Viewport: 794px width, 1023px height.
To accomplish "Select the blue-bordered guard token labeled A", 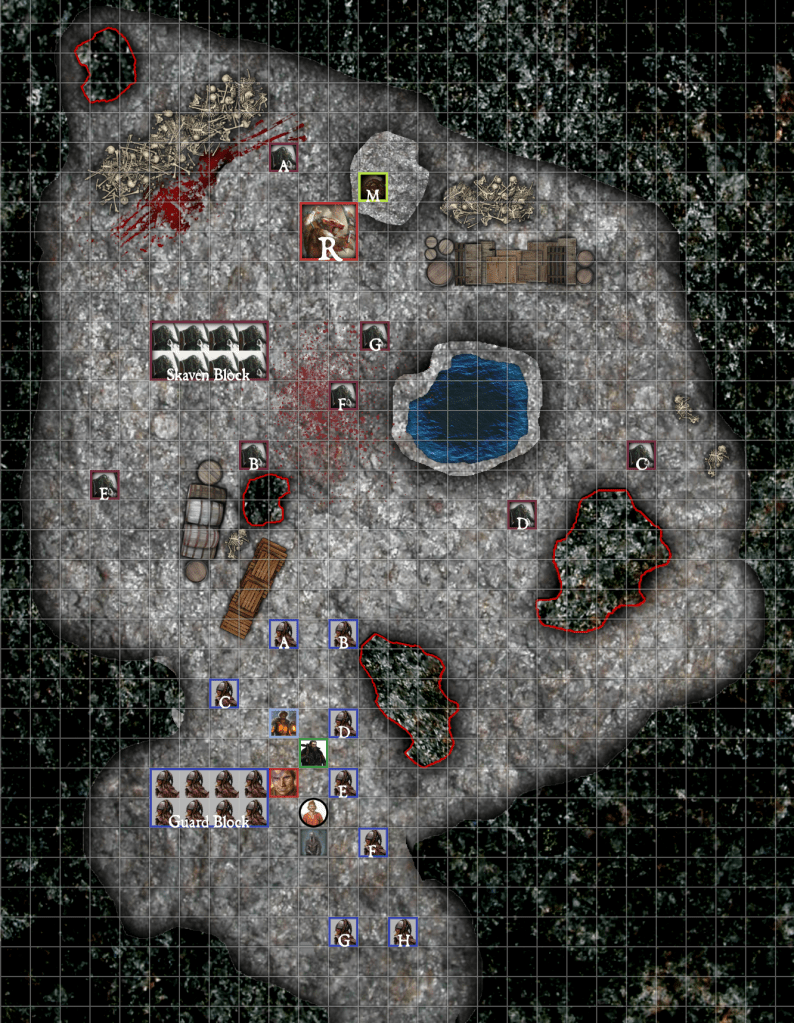I will [284, 635].
